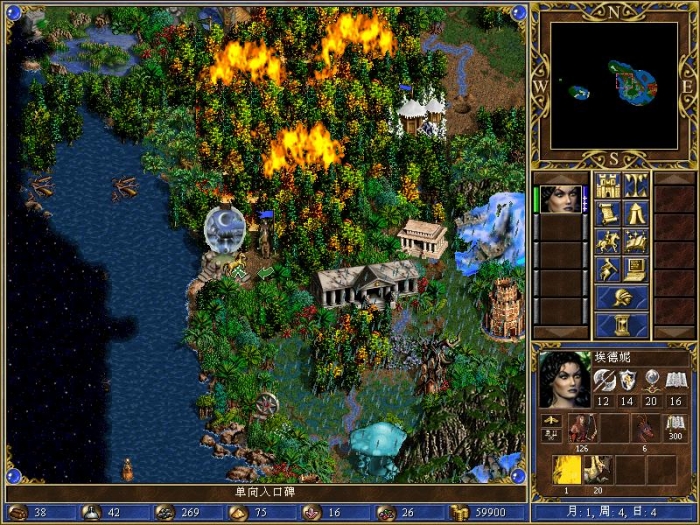Click the large hero portrait in the info panel
Screen dimensions: 700x525
coord(563,380)
